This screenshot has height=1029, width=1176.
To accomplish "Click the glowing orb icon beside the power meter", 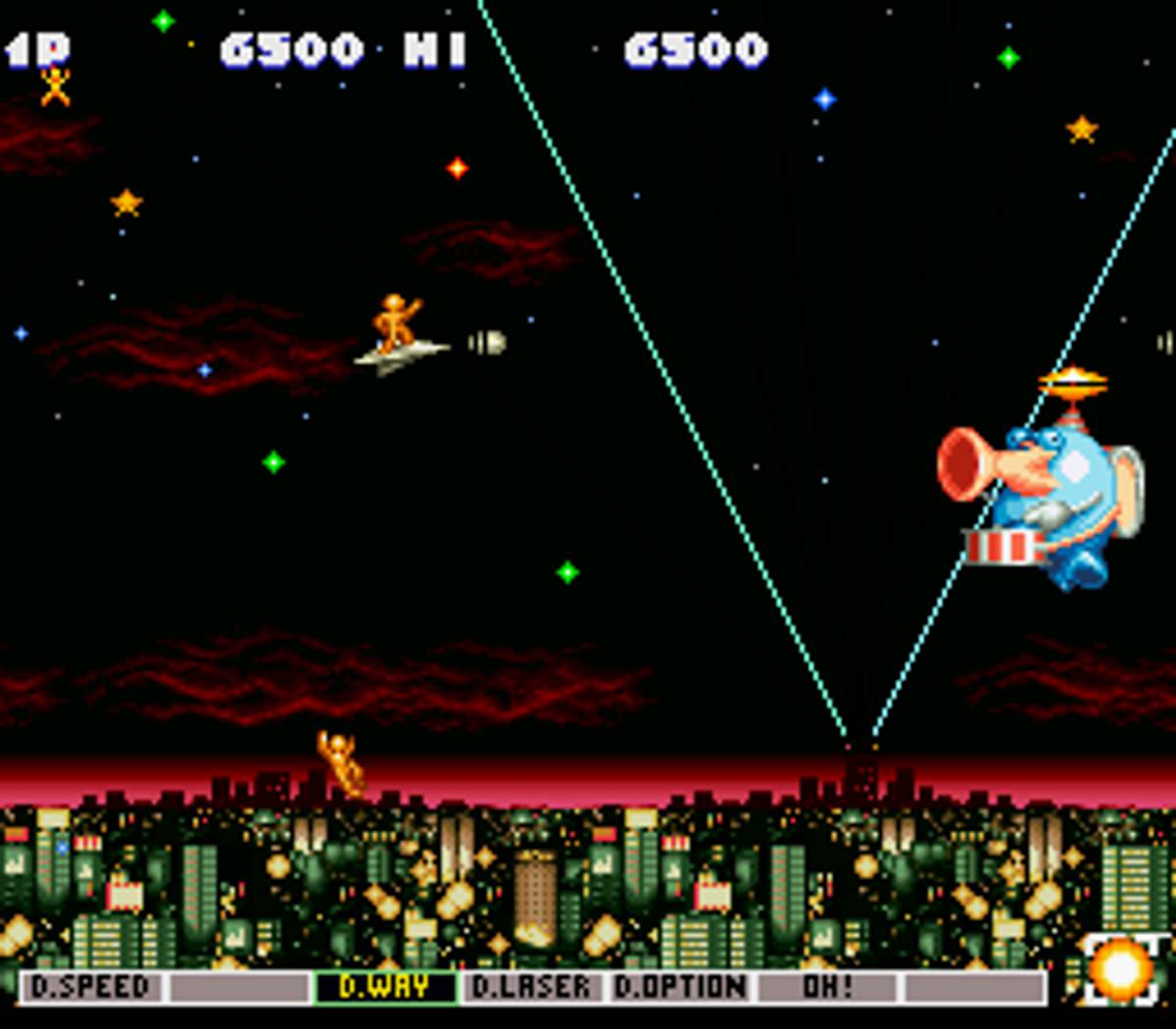I will click(x=1120, y=970).
